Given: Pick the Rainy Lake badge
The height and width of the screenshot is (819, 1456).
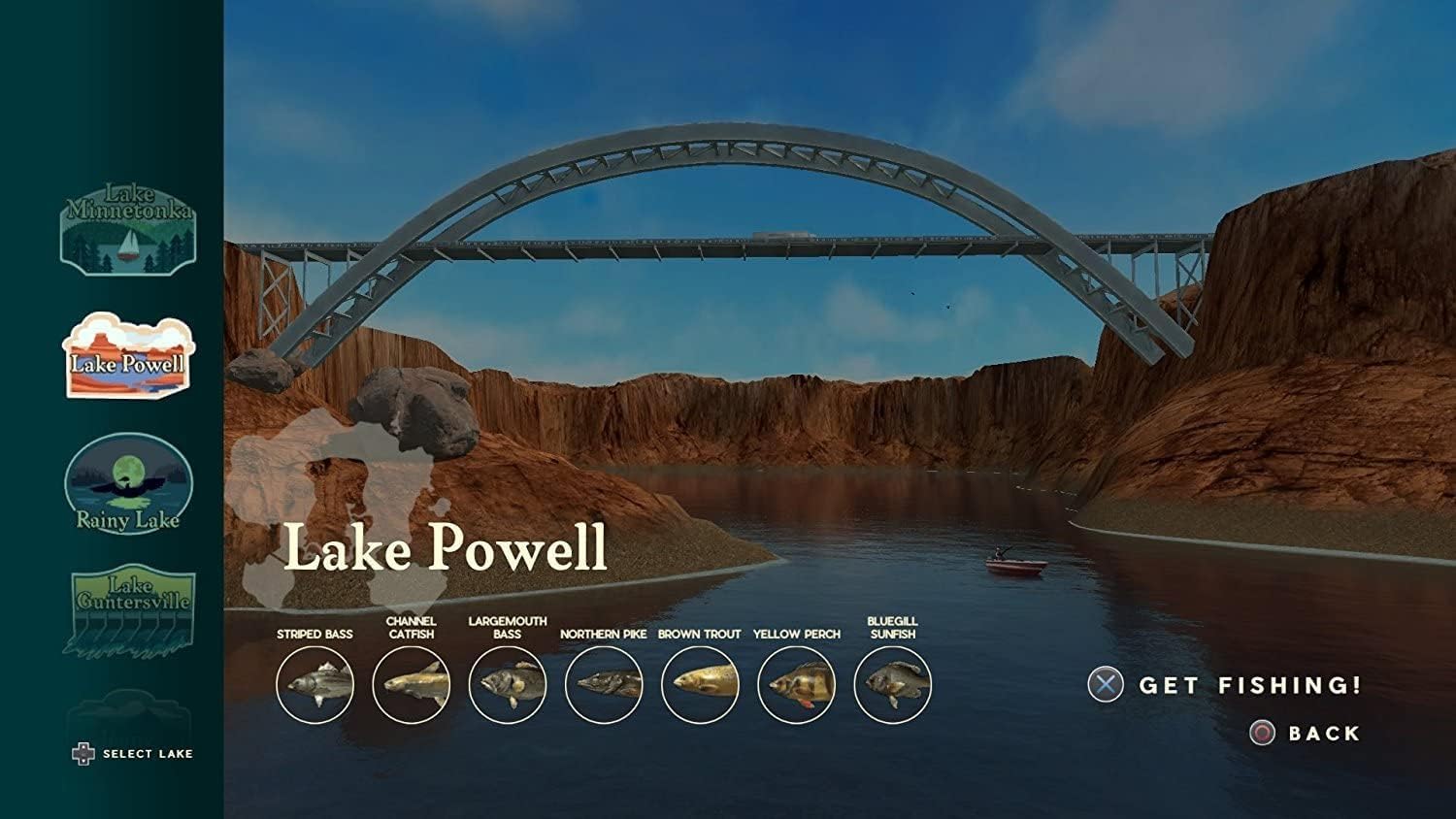Looking at the screenshot, I should coord(128,484).
